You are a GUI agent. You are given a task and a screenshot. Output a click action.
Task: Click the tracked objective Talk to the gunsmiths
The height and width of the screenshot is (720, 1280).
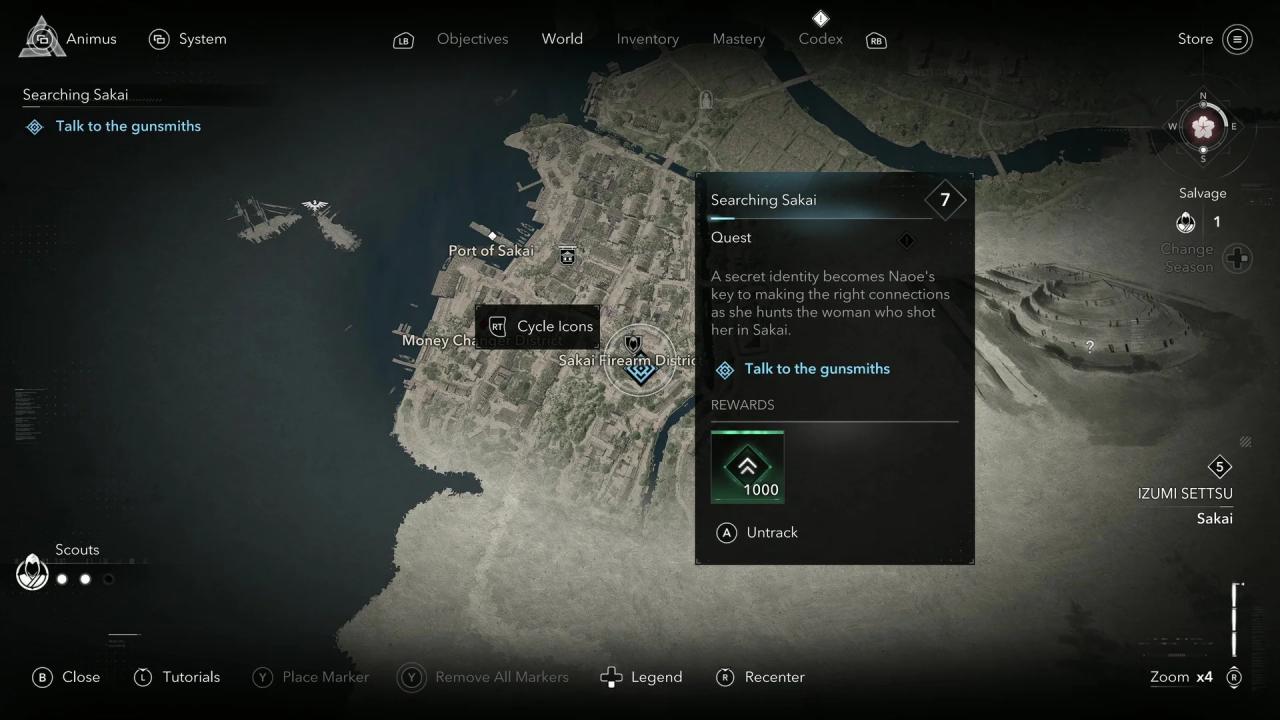click(x=127, y=126)
